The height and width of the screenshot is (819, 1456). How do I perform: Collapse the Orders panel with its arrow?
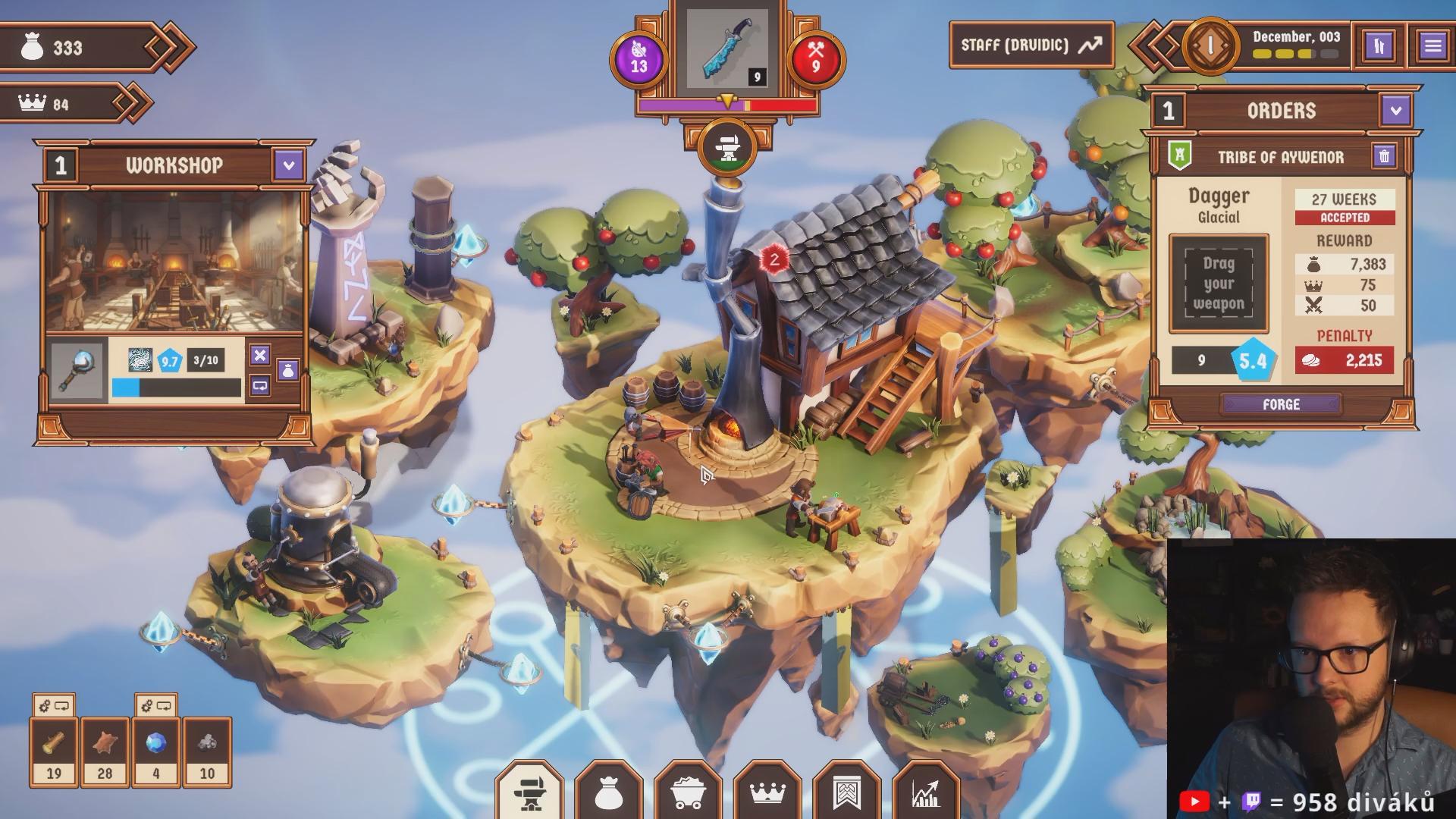(1396, 111)
